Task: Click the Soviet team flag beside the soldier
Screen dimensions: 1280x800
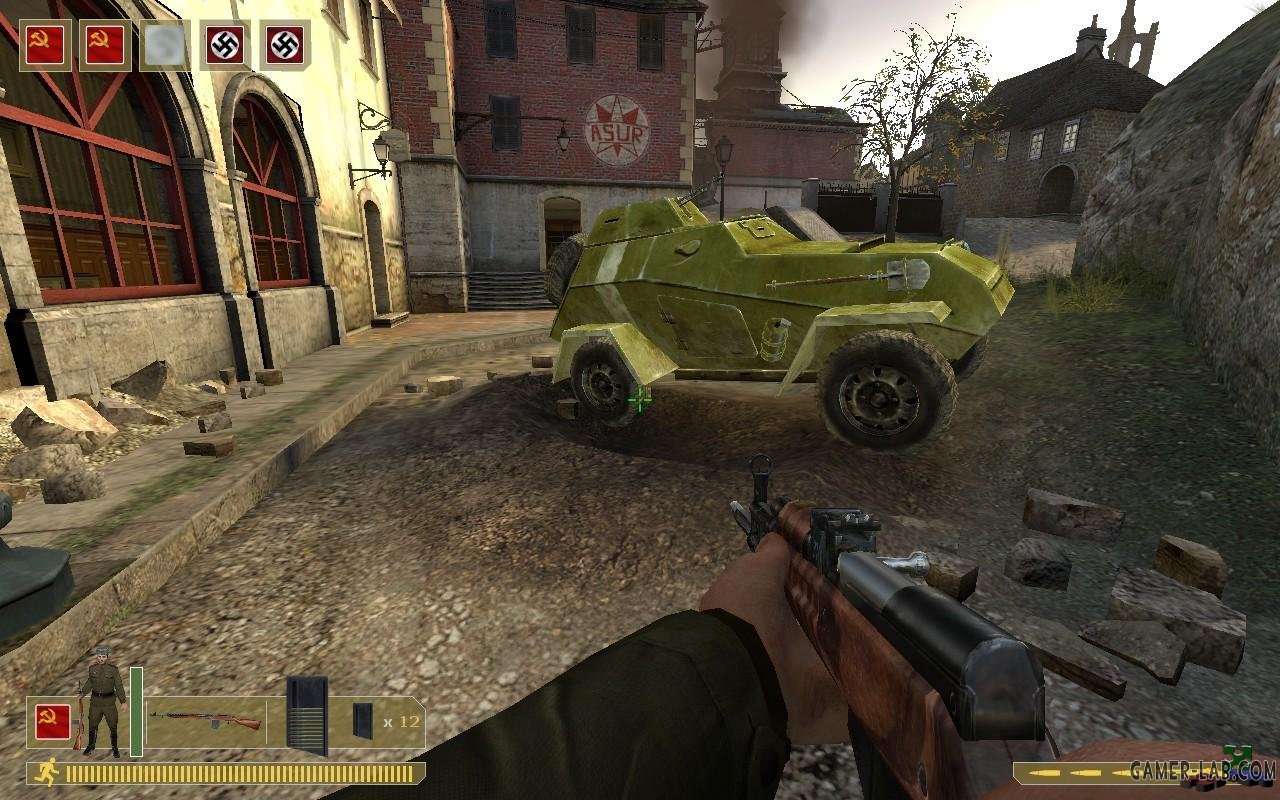Action: click(53, 721)
